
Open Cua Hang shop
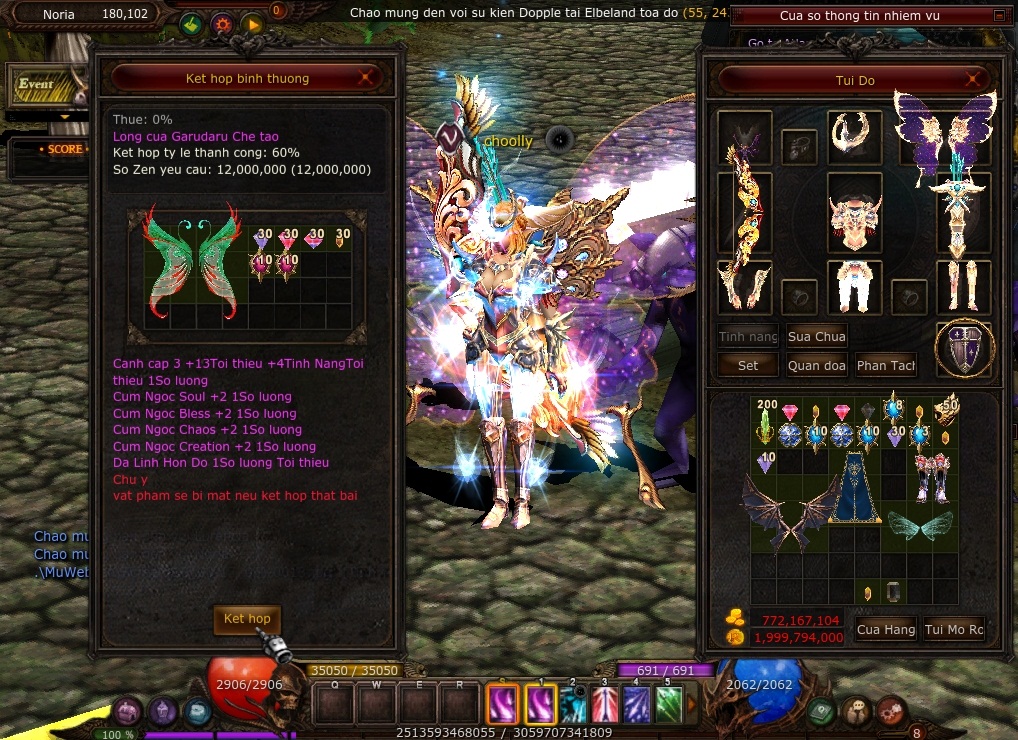click(x=885, y=629)
